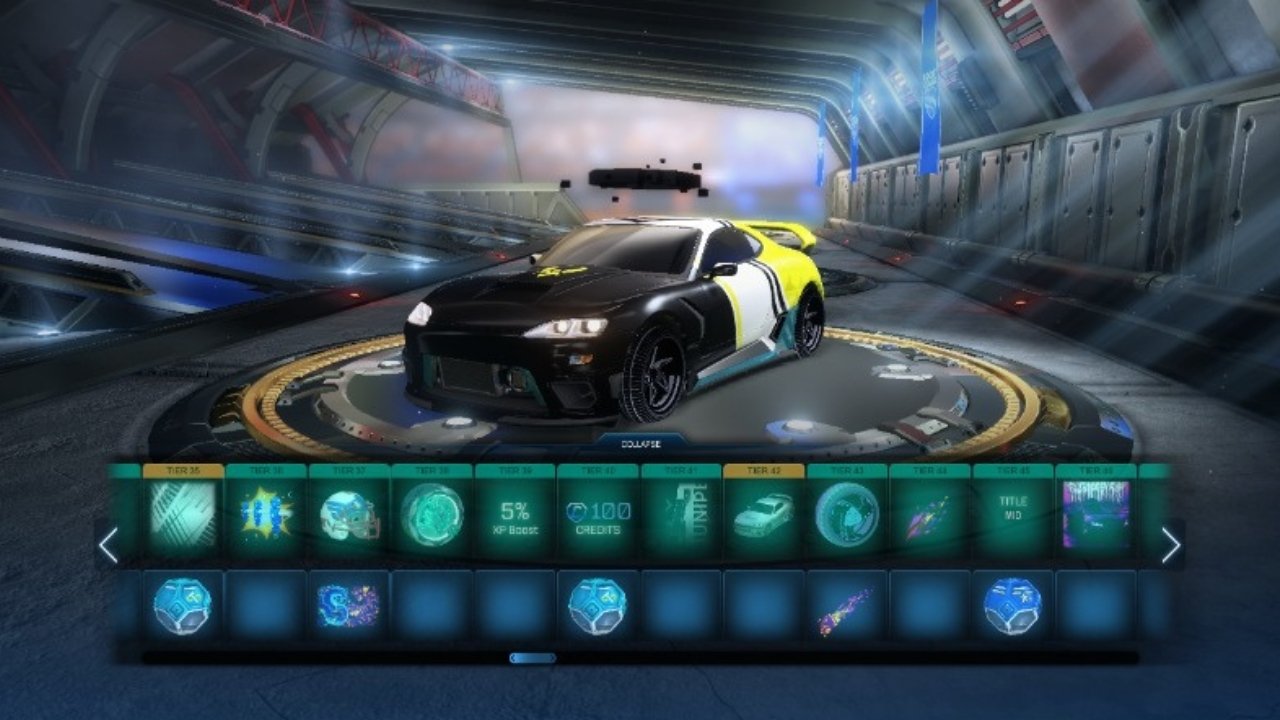Select the Tier 37 football helmet topper
This screenshot has width=1280, height=720.
(349, 514)
